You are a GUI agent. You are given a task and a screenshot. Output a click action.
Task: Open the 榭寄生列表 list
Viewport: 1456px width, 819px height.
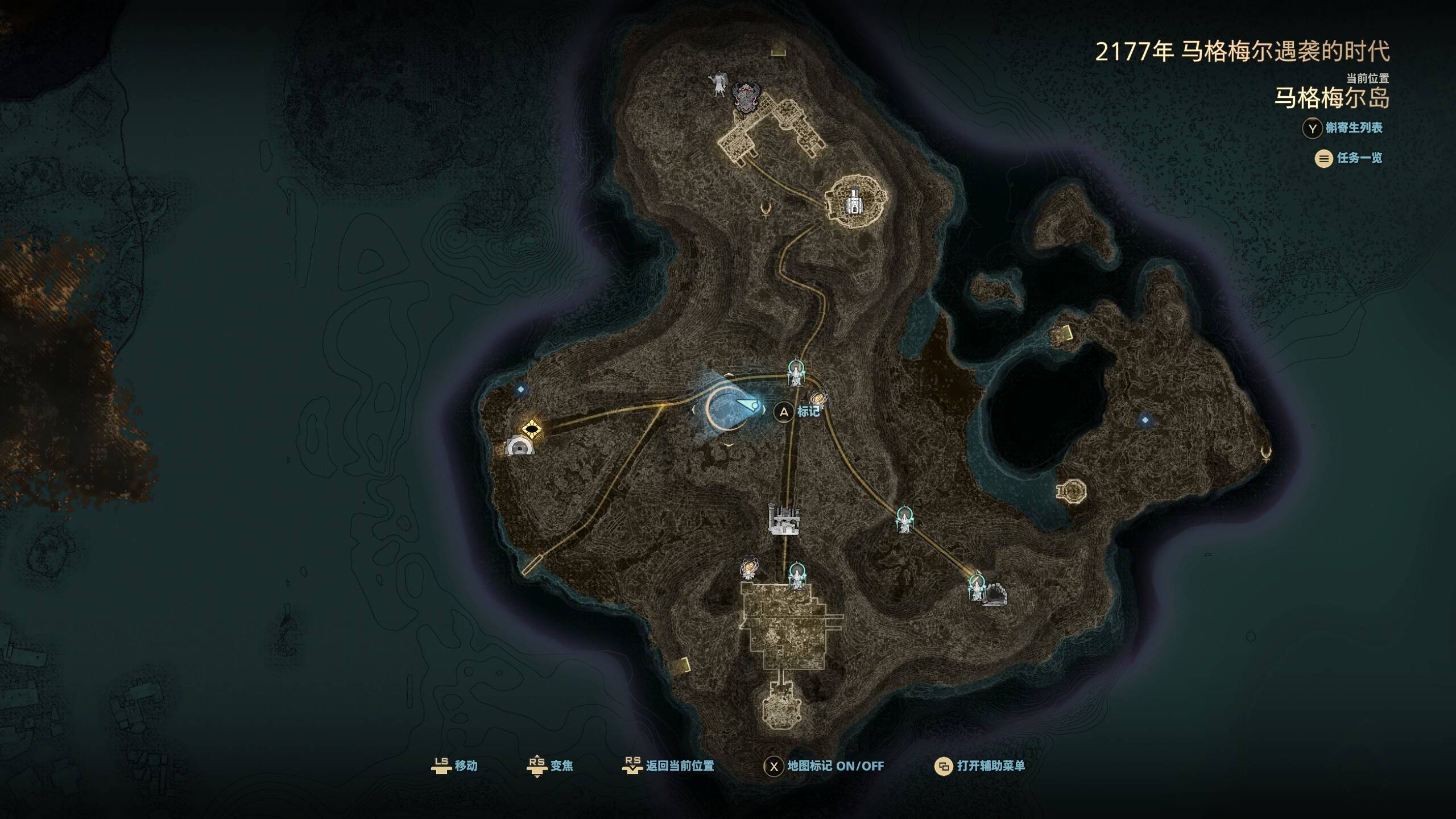point(1342,128)
